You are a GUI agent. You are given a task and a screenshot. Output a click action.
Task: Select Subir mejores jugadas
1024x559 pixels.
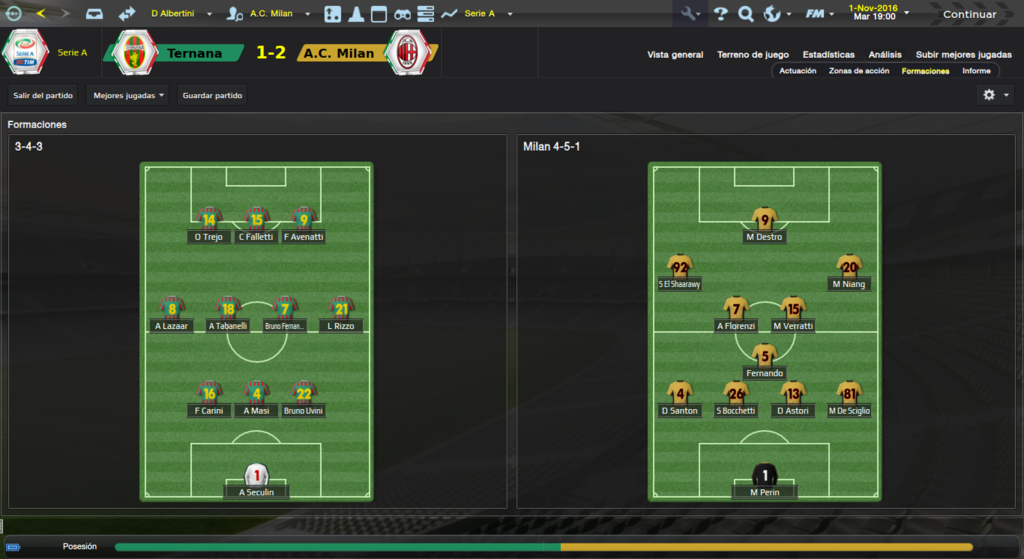pyautogui.click(x=955, y=55)
